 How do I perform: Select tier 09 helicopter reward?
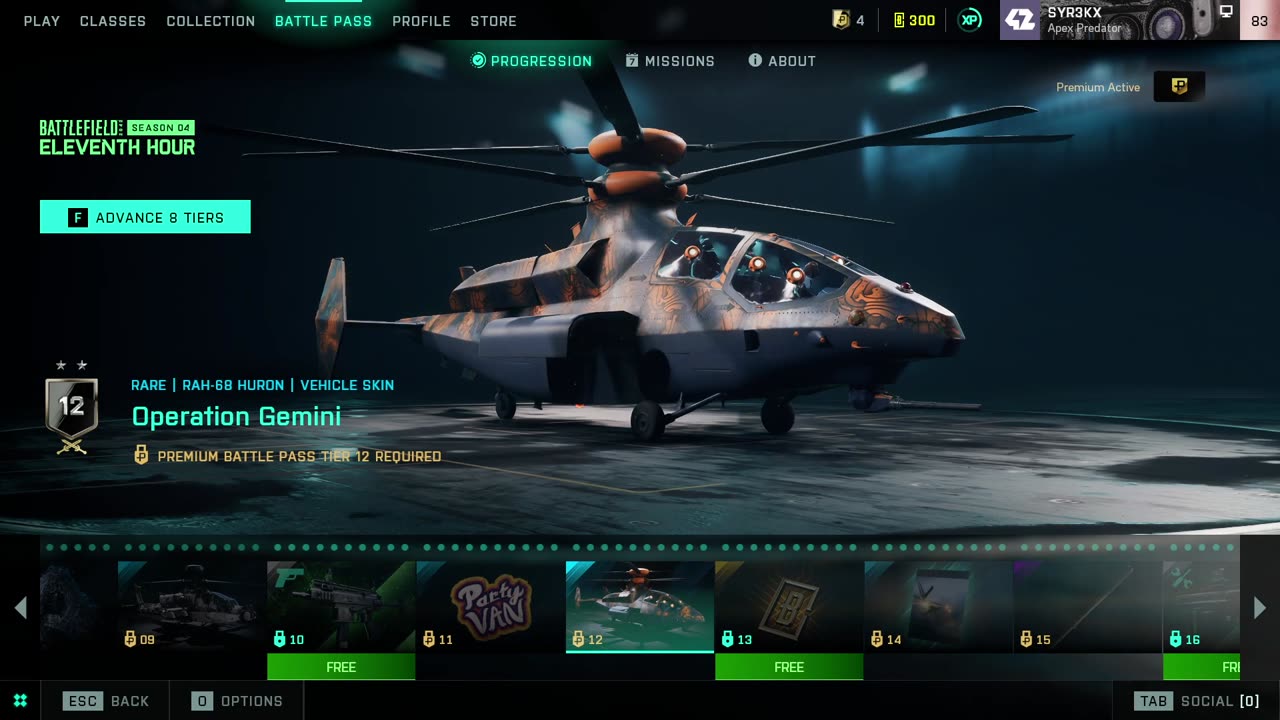[x=192, y=606]
